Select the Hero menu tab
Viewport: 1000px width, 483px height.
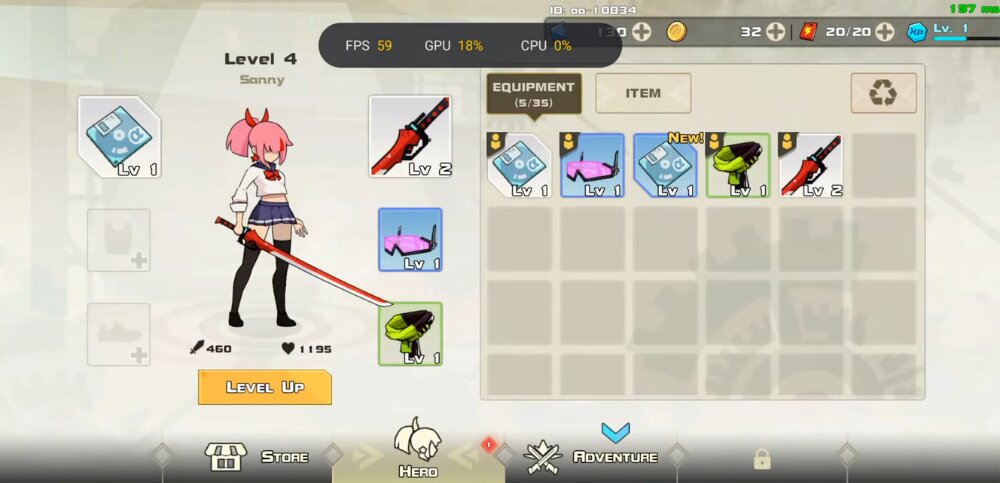418,449
